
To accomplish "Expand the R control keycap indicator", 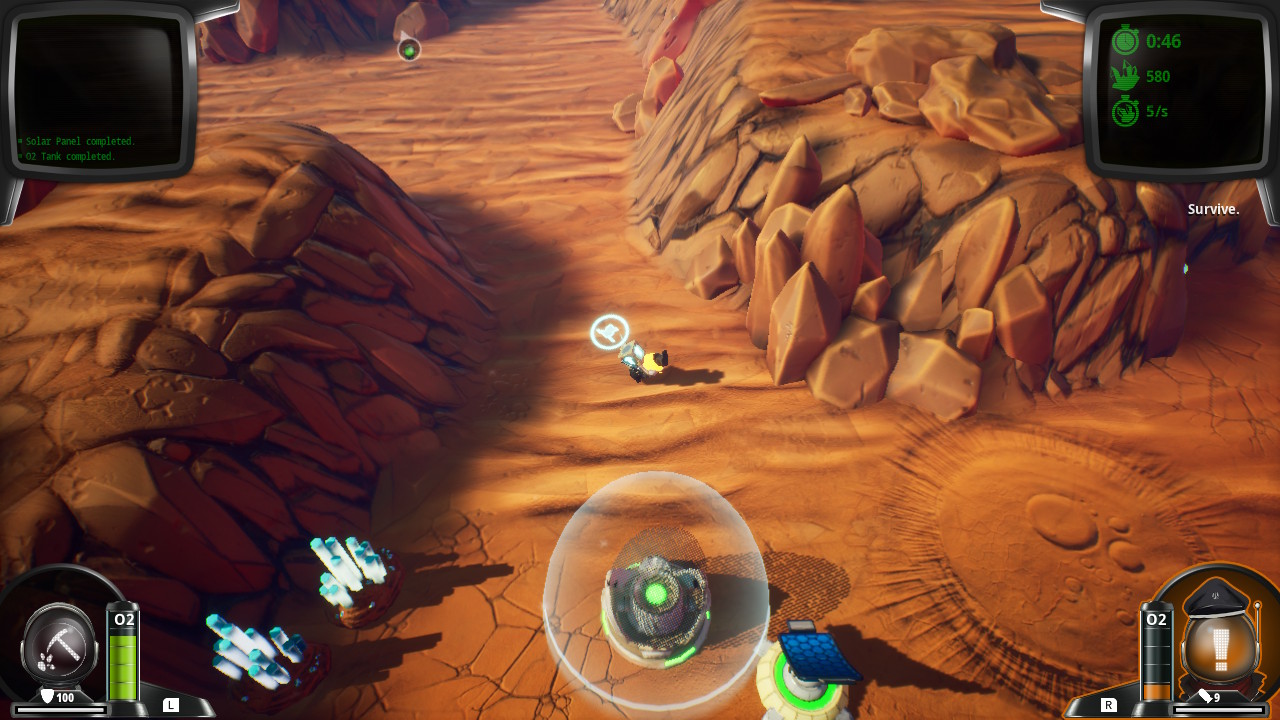I will (x=1110, y=704).
